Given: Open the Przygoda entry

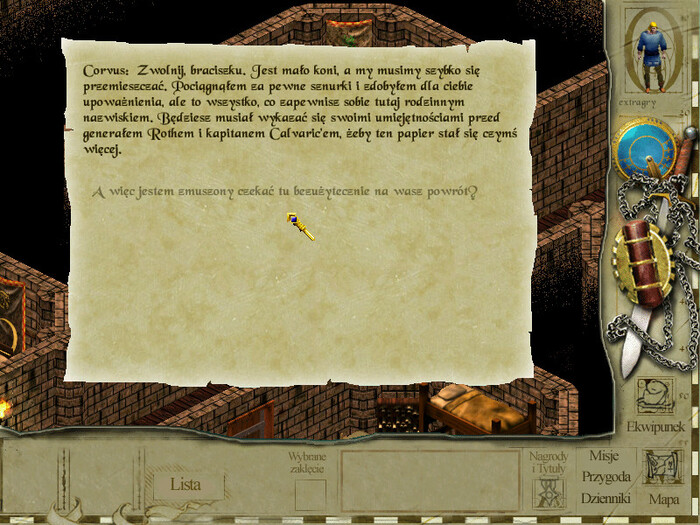Looking at the screenshot, I should point(606,476).
